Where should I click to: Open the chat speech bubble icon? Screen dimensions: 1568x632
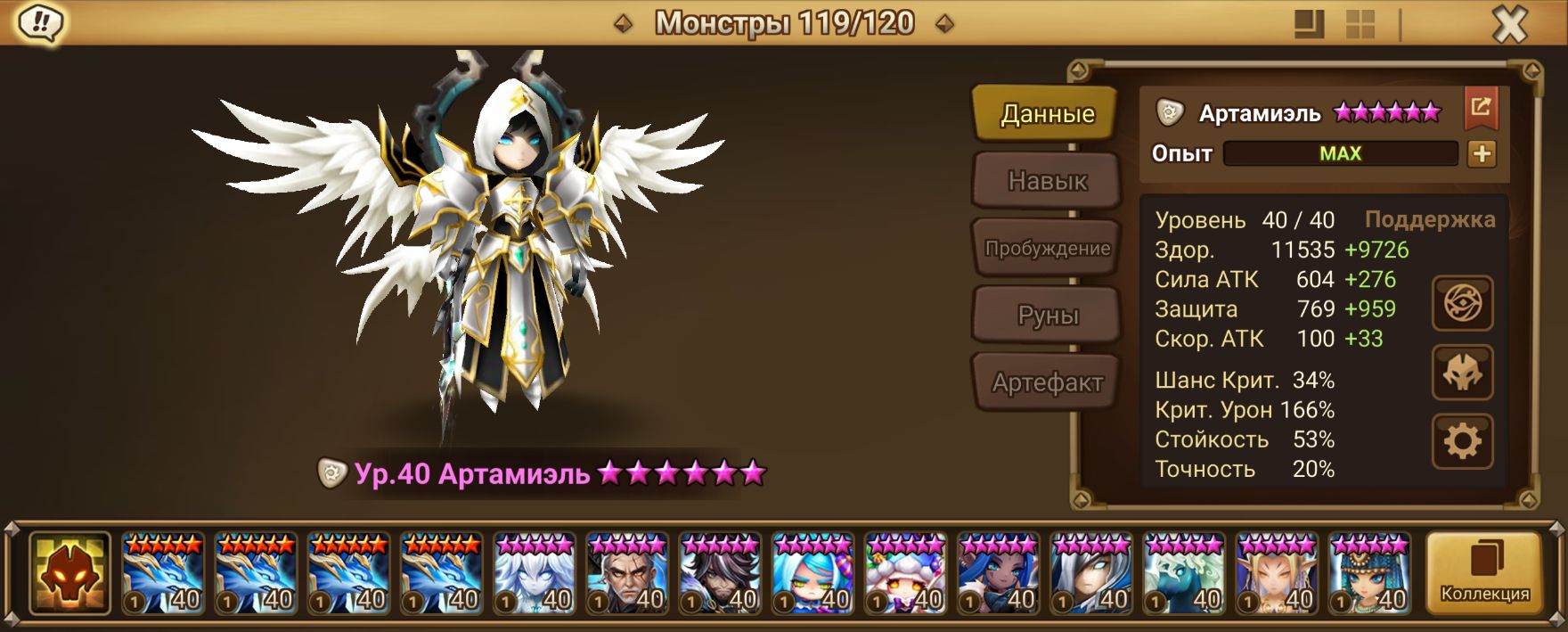point(39,23)
